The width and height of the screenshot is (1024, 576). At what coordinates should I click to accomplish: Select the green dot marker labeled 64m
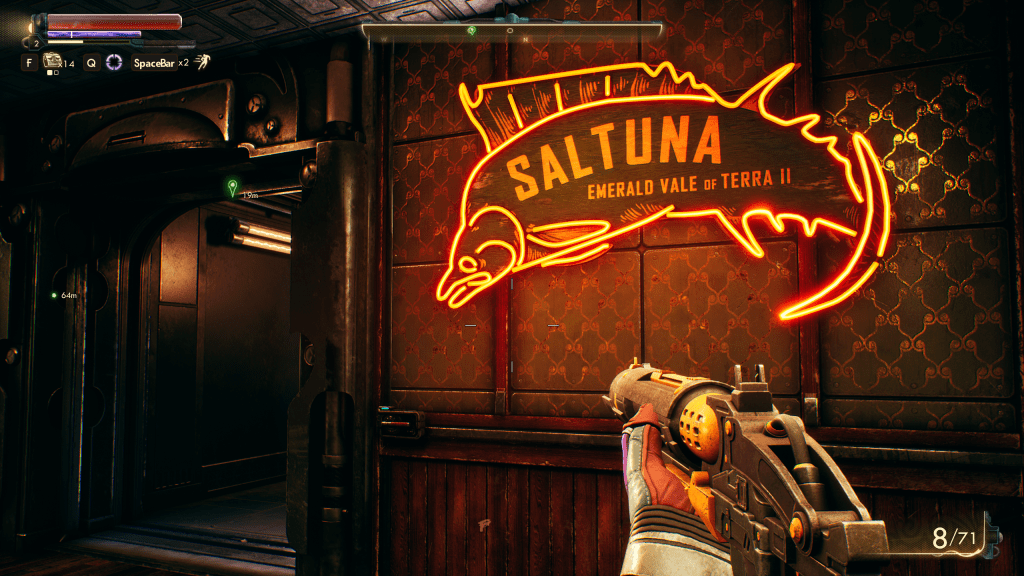pyautogui.click(x=54, y=295)
